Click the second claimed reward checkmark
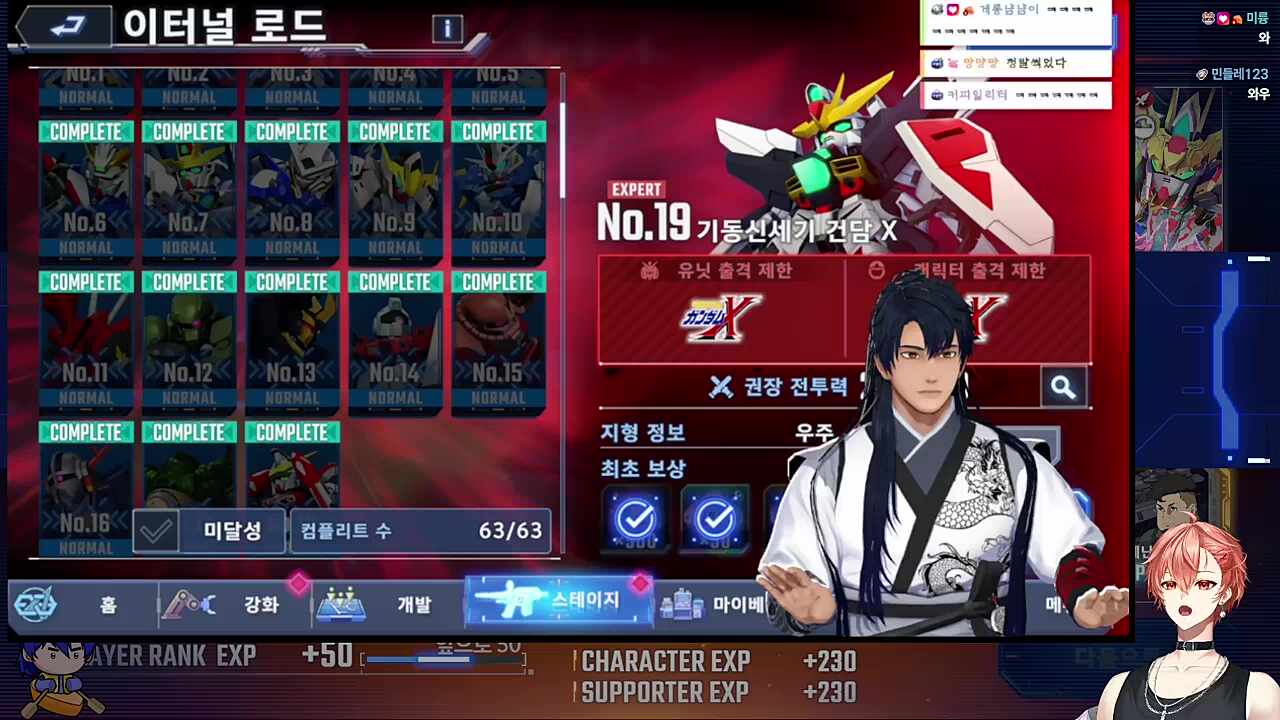 pos(715,518)
